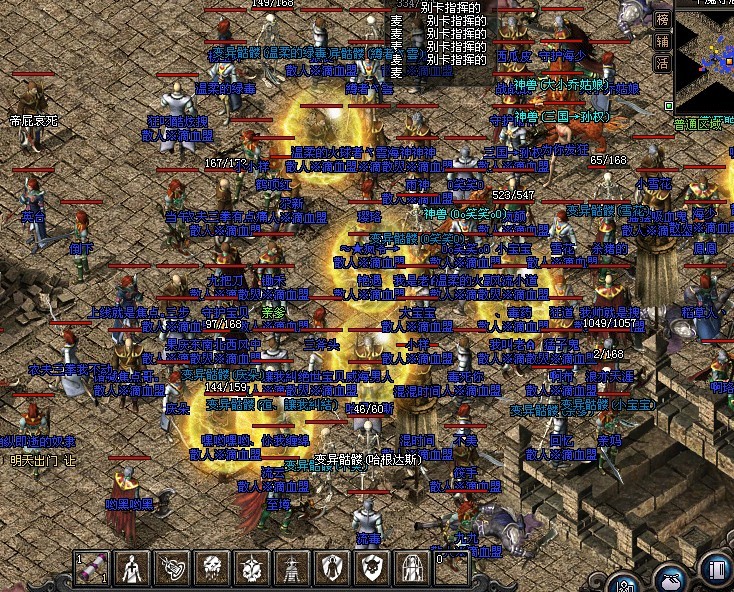Image resolution: width=734 pixels, height=592 pixels.
Task: Cast the dripping skull skill
Action: [212, 568]
